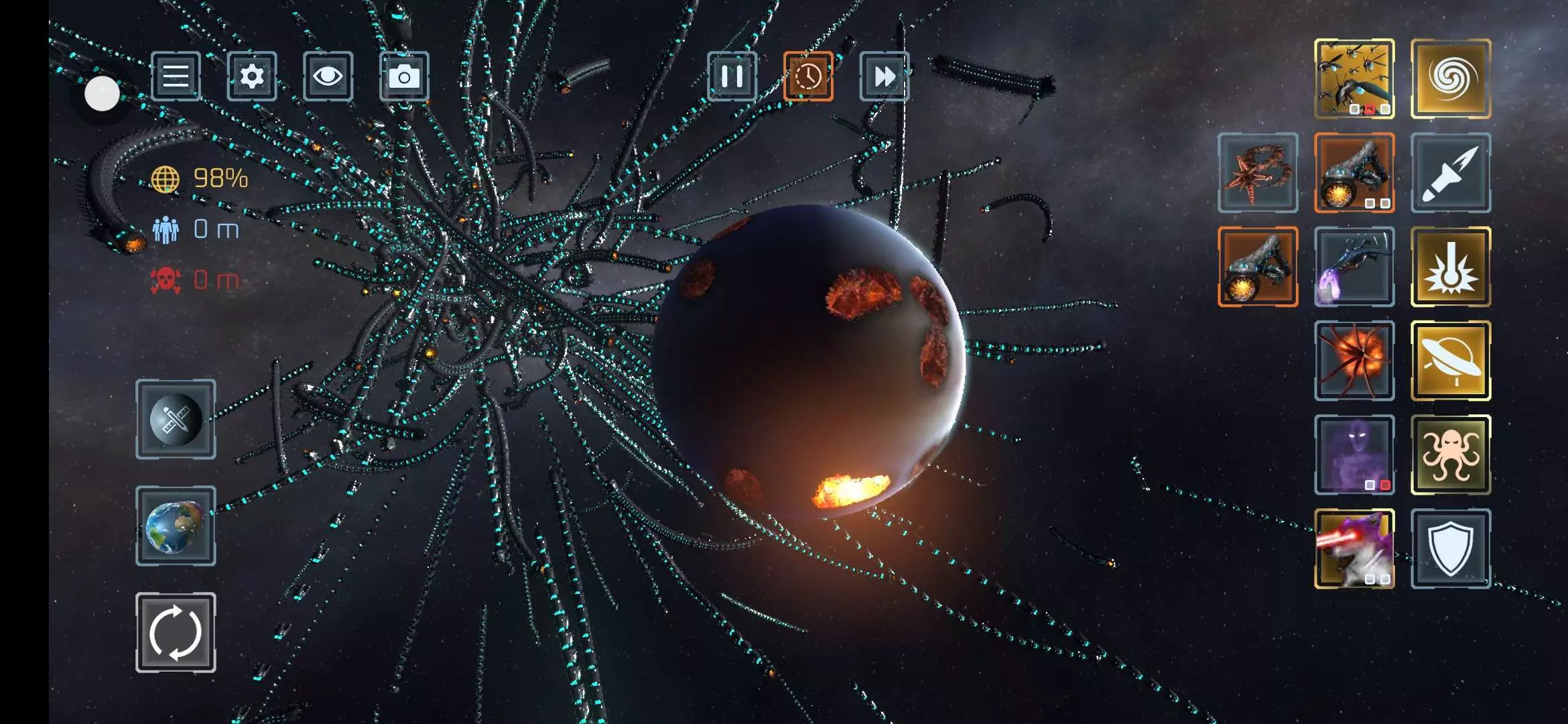This screenshot has width=1568, height=724.
Task: Choose the golden spiral vortex category
Action: click(1451, 79)
